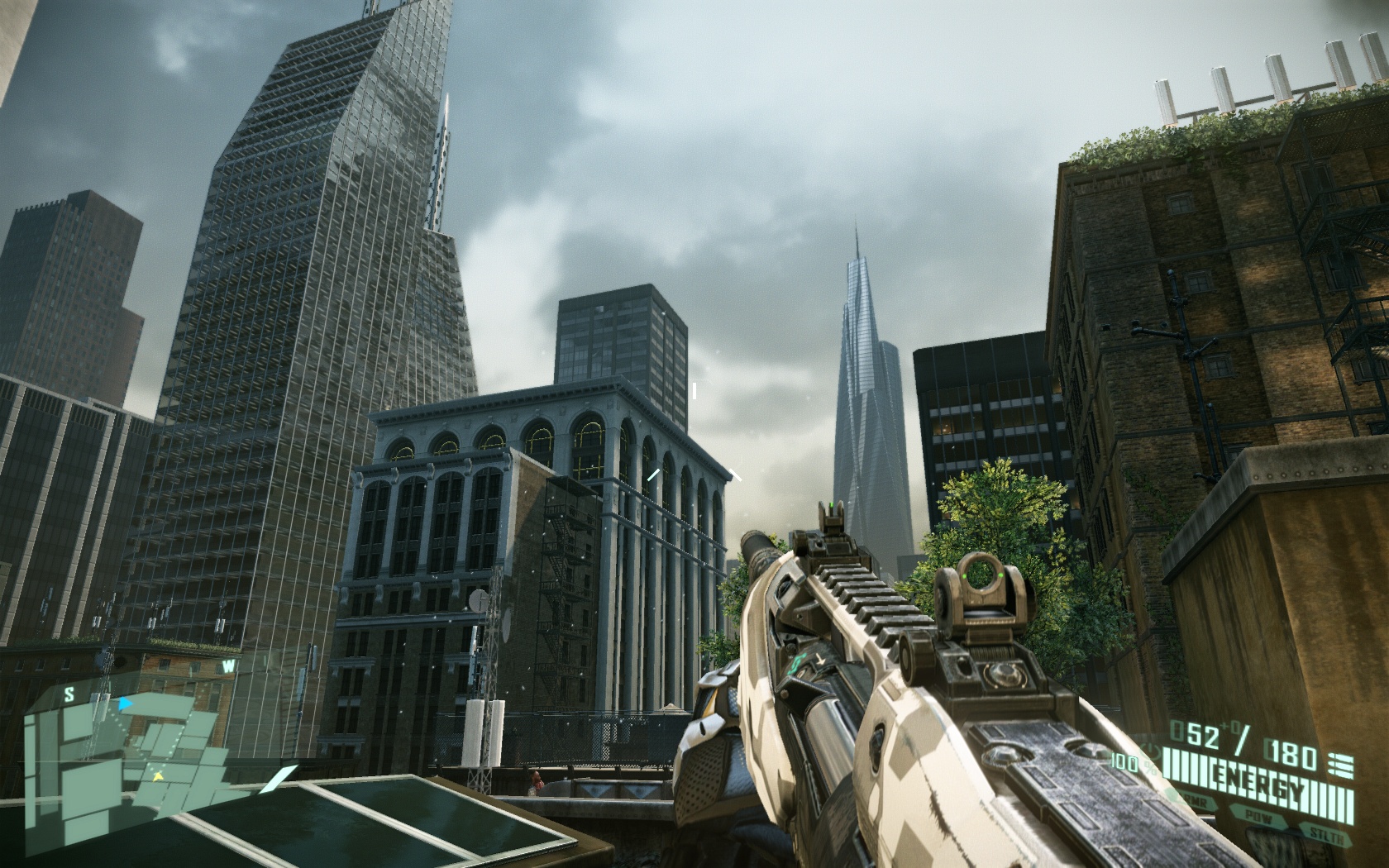The image size is (1389, 868).
Task: Click the yellow player arrow on minimap
Action: (x=155, y=776)
